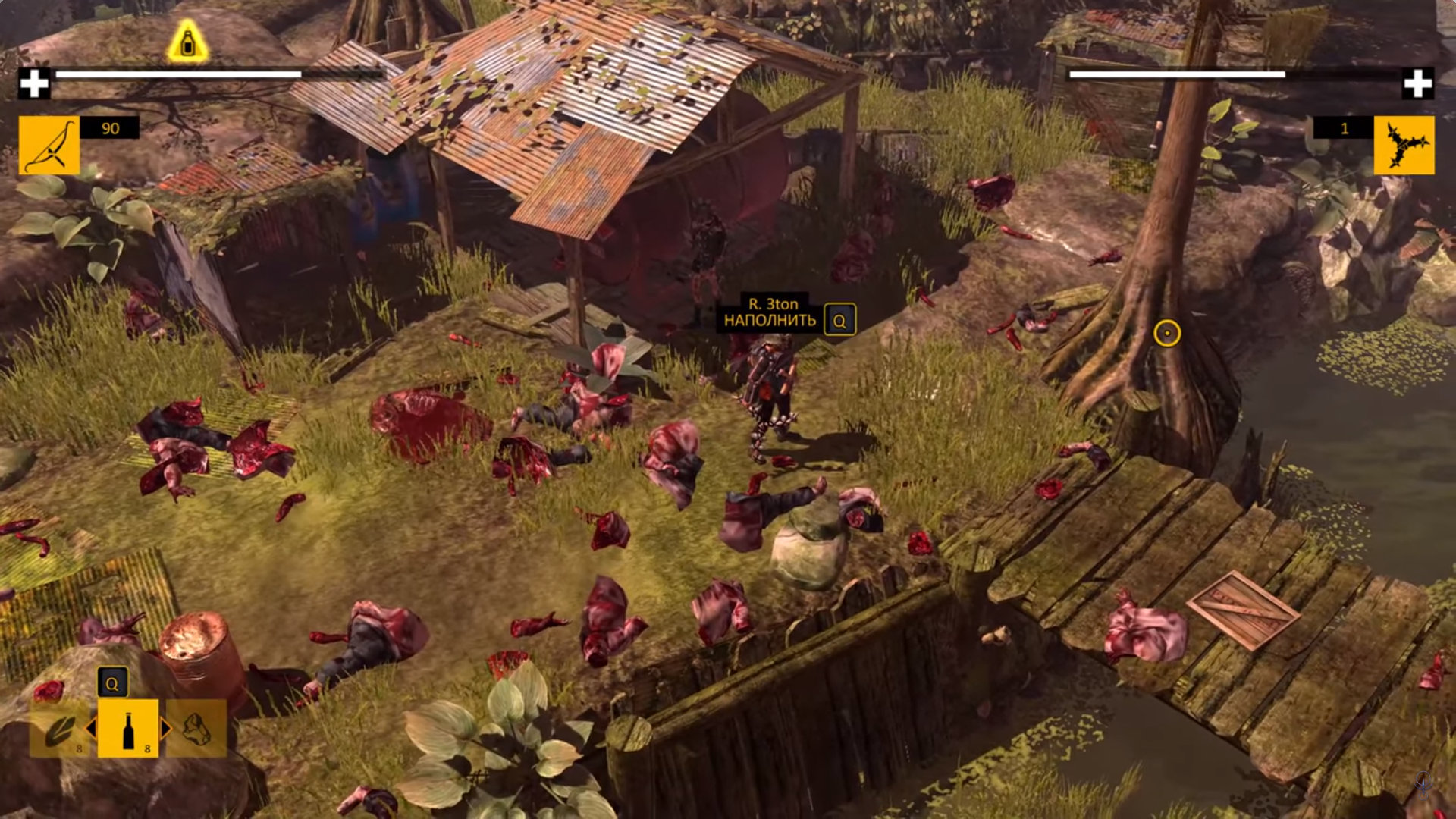The image size is (1456, 819).
Task: Select the bow weapon icon
Action: point(49,145)
